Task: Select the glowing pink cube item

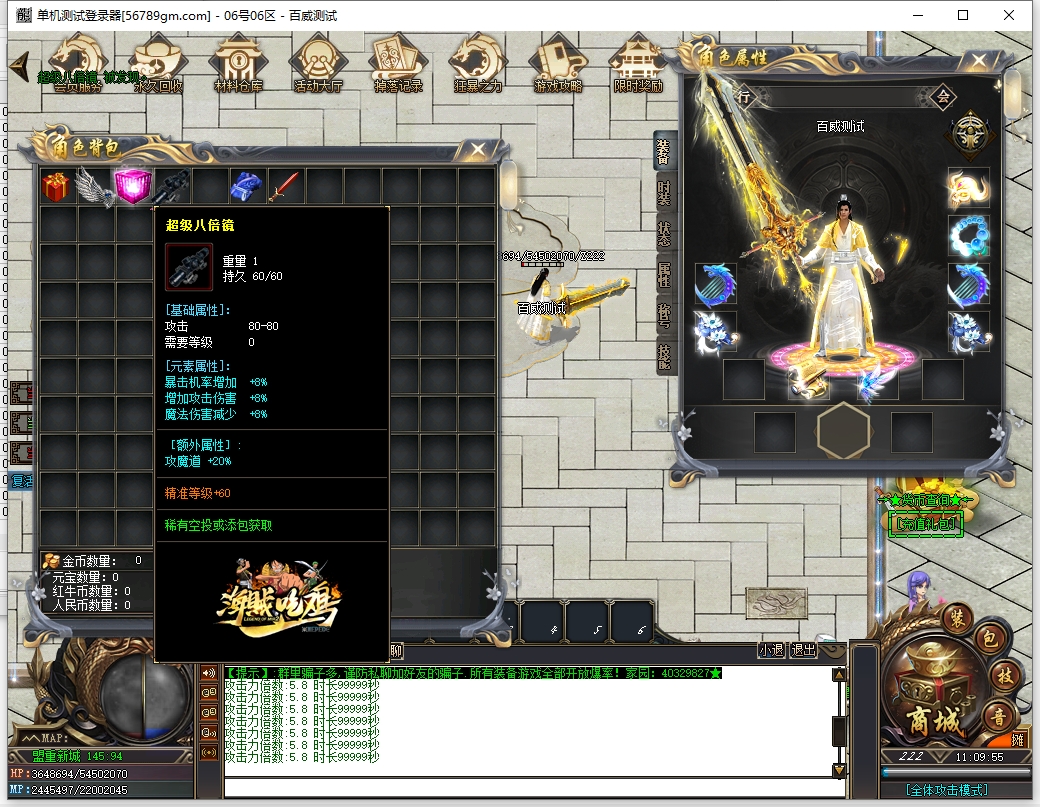Action: pos(133,186)
